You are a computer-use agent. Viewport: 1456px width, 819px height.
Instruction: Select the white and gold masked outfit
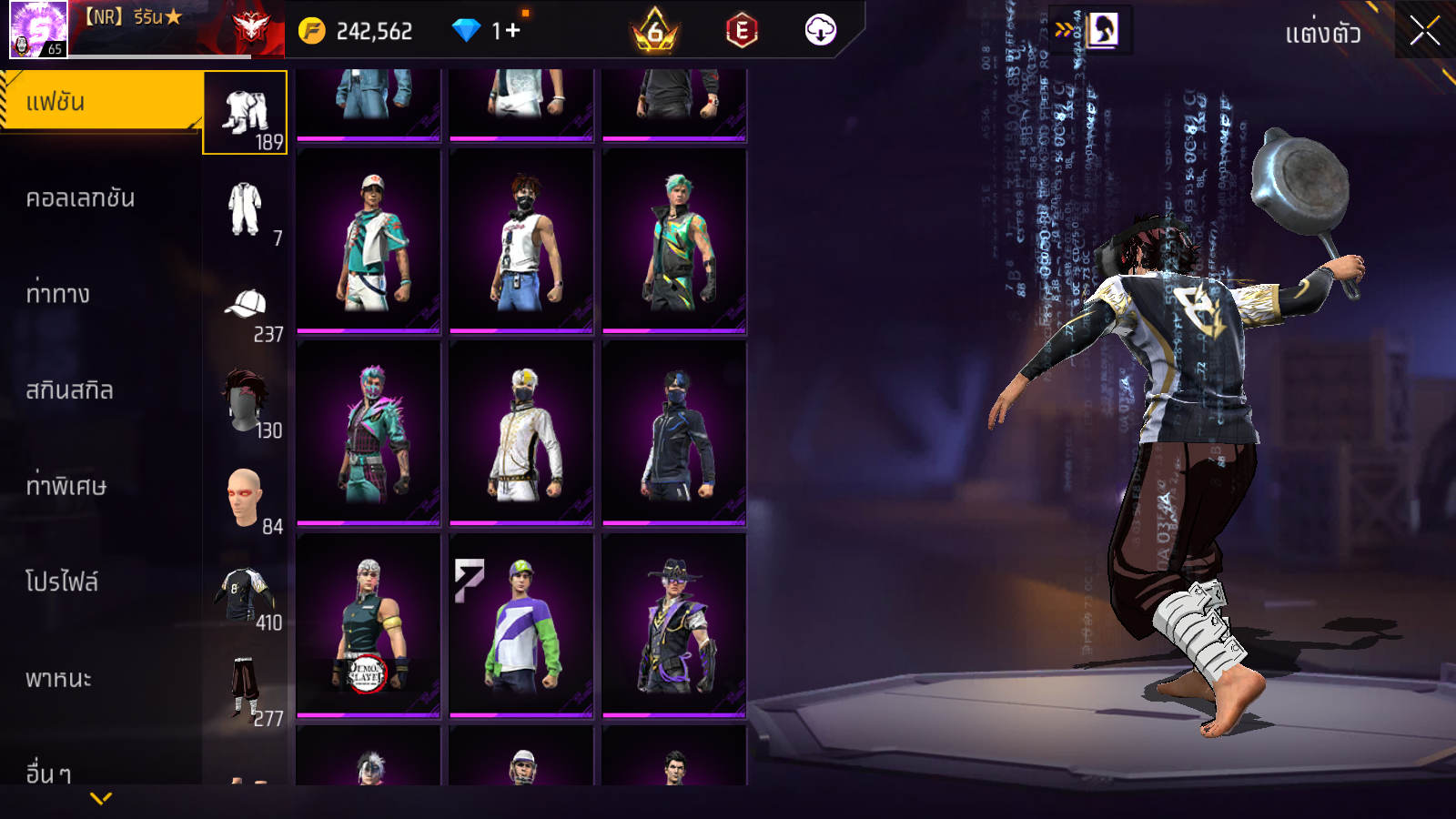[x=521, y=434]
